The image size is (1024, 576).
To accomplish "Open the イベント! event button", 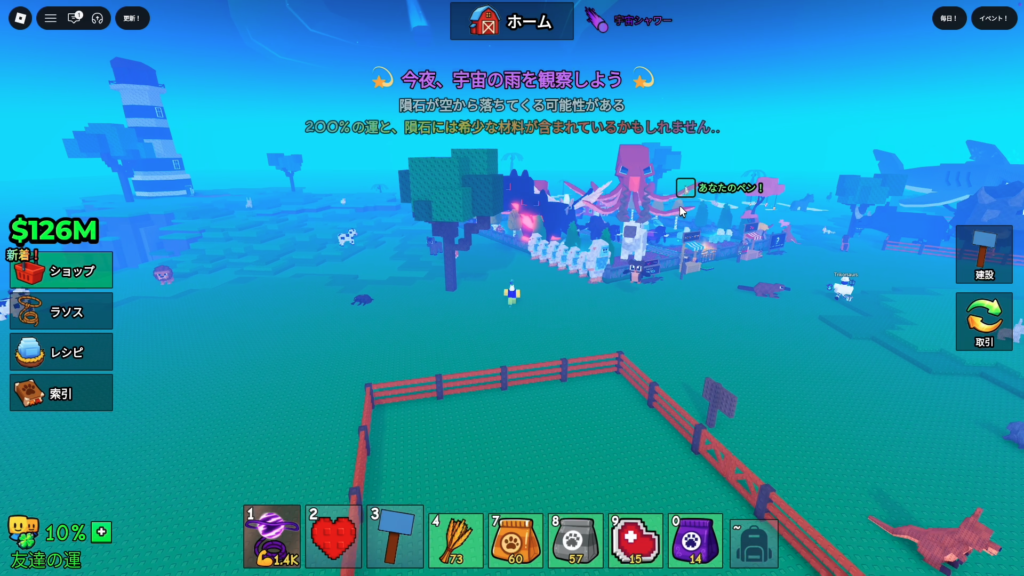I will click(x=995, y=18).
